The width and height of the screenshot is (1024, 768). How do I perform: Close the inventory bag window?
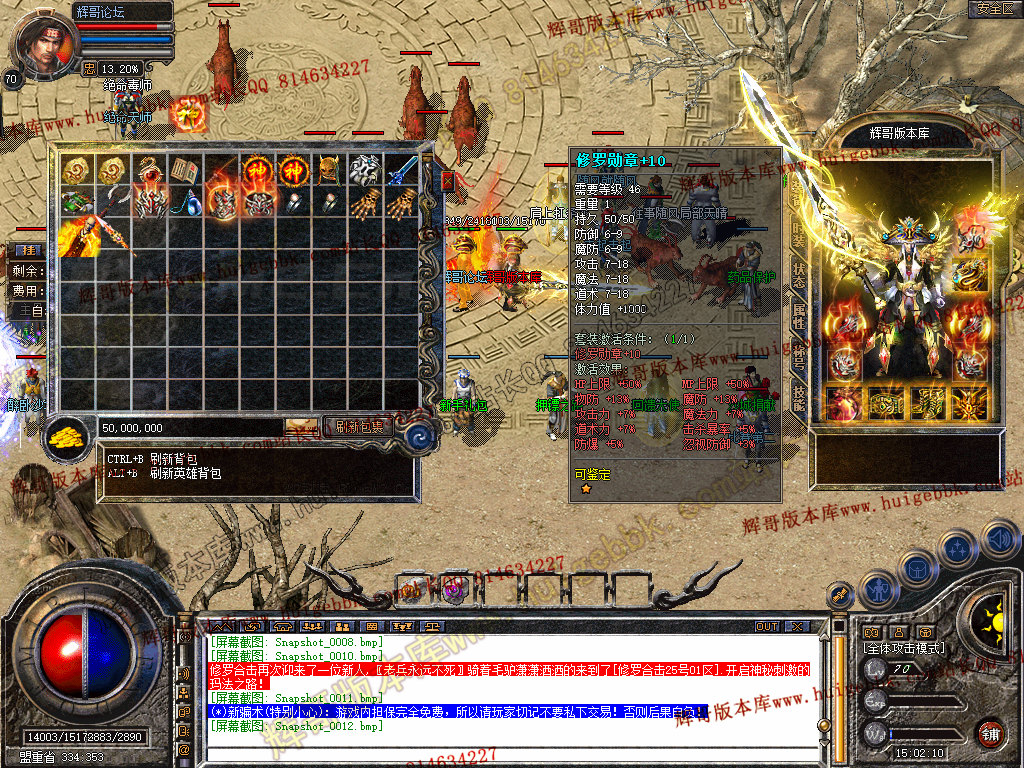(x=448, y=181)
